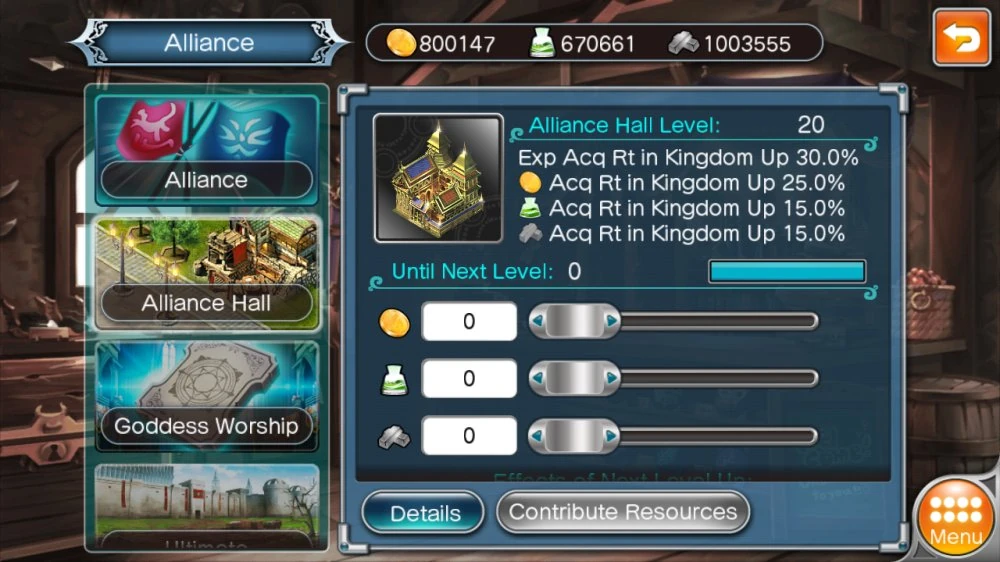Image resolution: width=1000 pixels, height=562 pixels.
Task: Open the Goddess Worship section
Action: pos(207,397)
